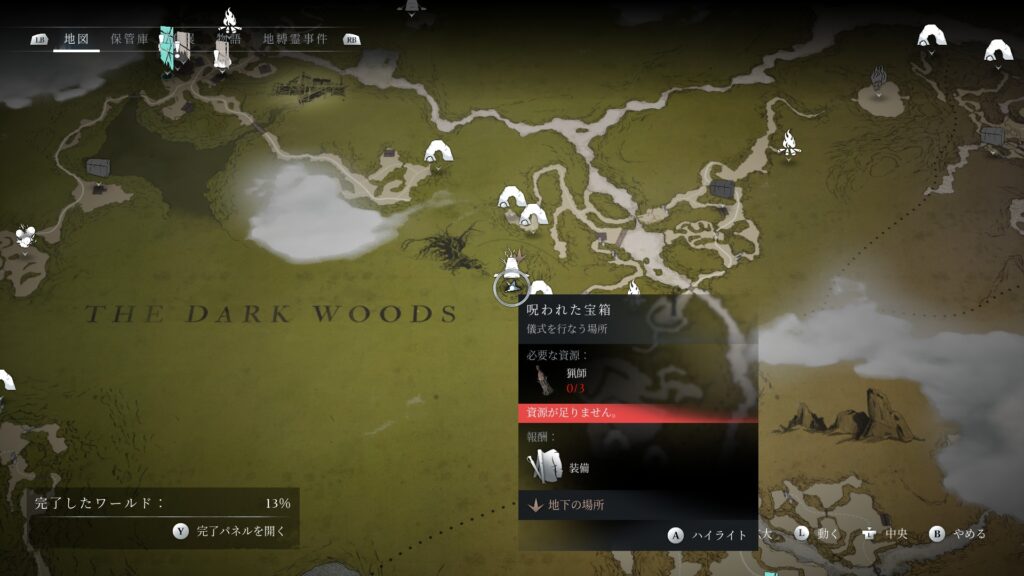Viewport: 1024px width, 576px height.
Task: Open the 保管庫 vault tab
Action: (x=129, y=39)
